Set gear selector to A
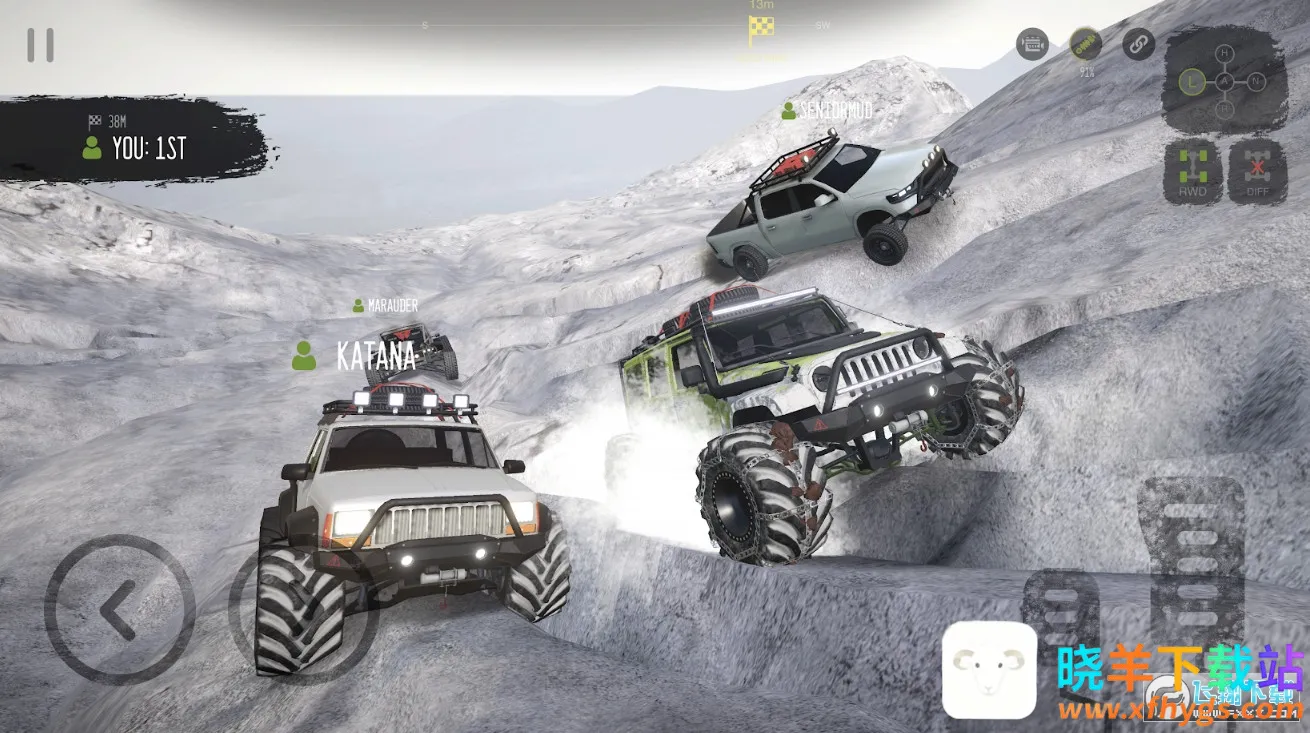The image size is (1310, 733). [x=1224, y=80]
